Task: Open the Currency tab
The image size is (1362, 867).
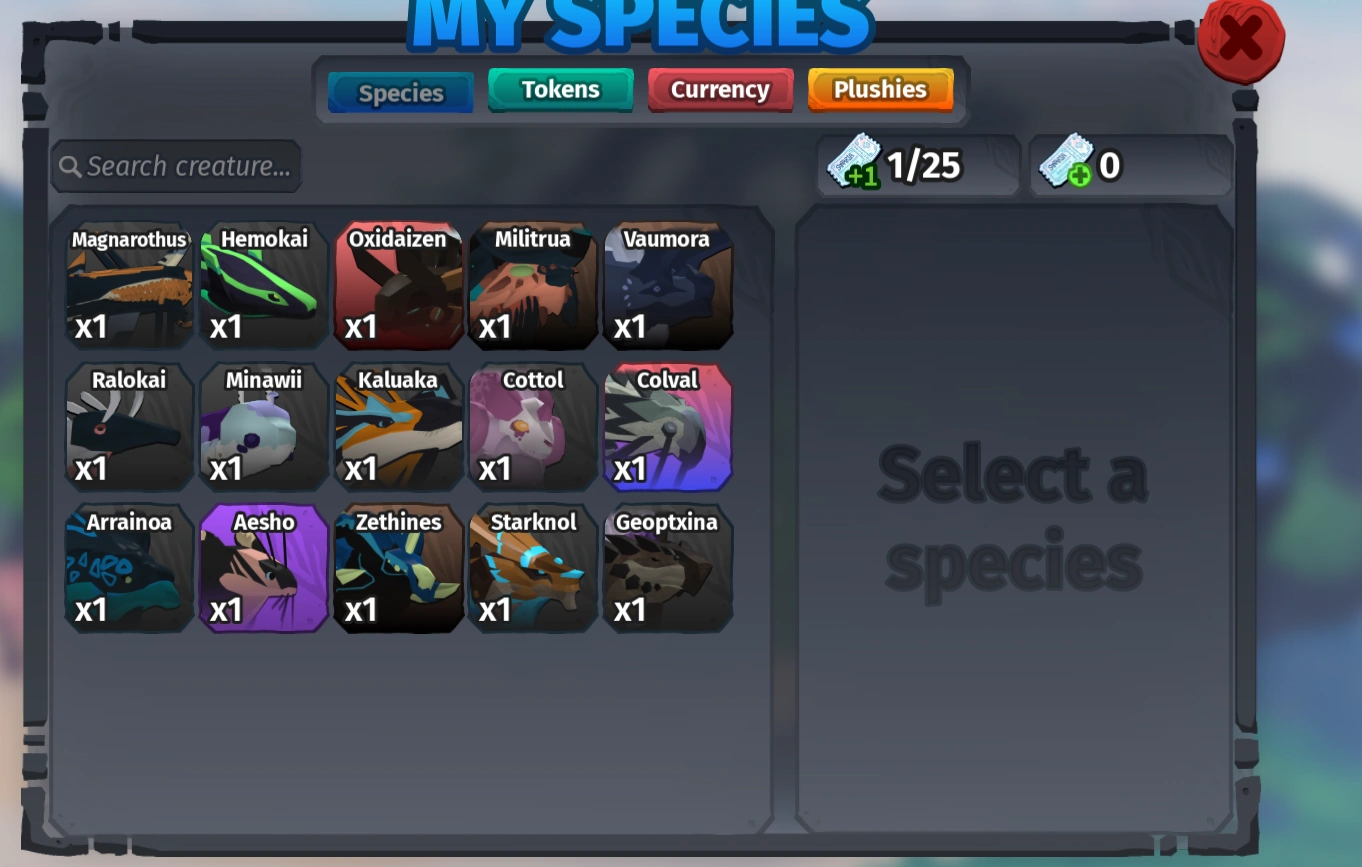Action: pos(720,89)
